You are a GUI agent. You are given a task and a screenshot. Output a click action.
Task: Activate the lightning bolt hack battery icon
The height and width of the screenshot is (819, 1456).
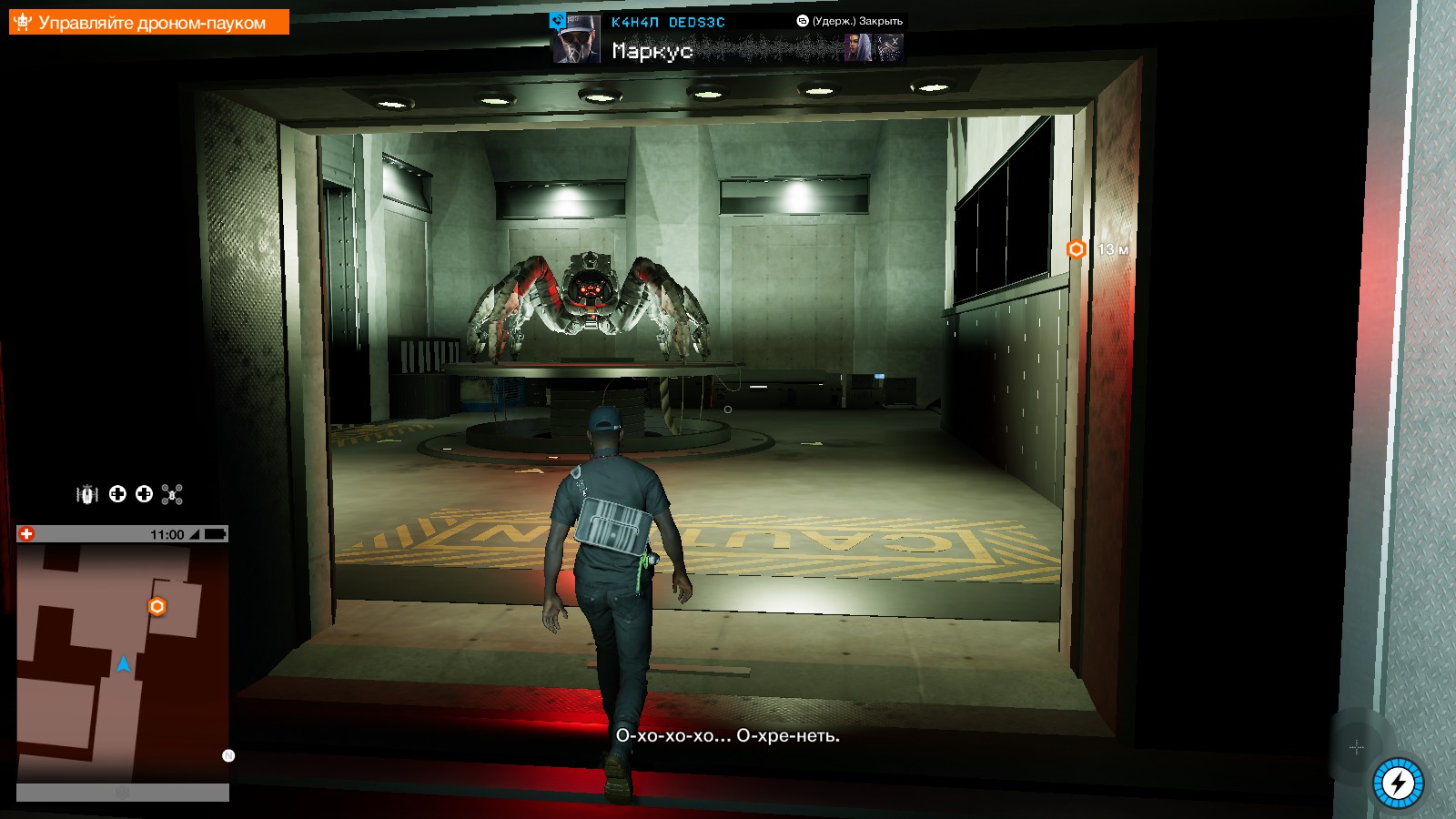point(1398,783)
